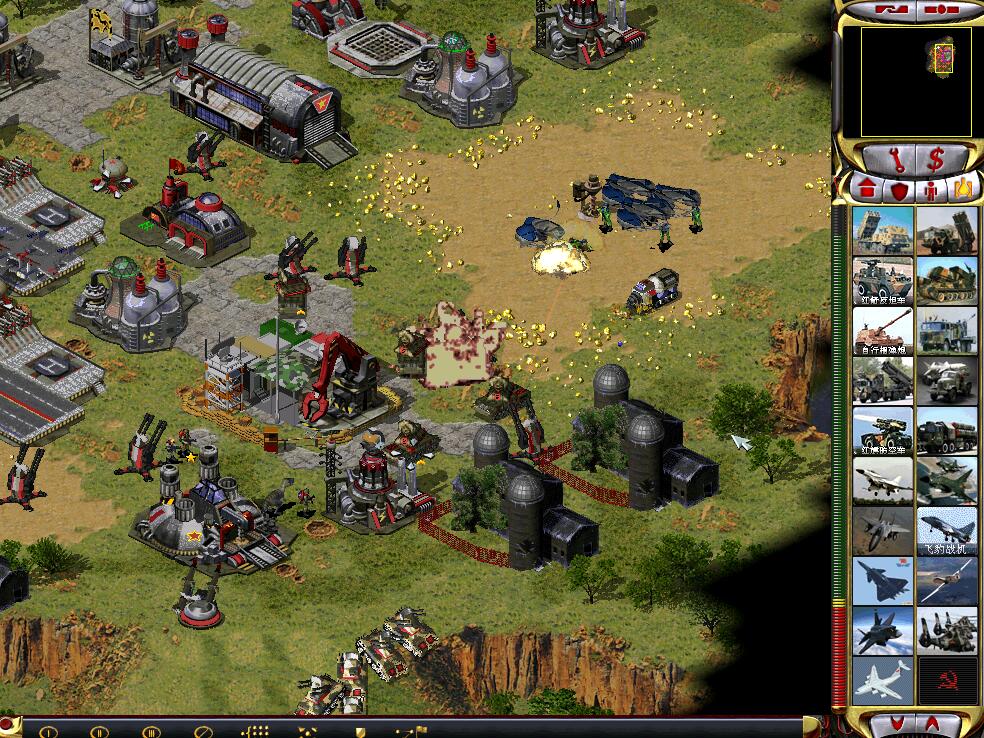The width and height of the screenshot is (984, 738).
Task: Choose the attack helicopter cameo
Action: tap(947, 631)
